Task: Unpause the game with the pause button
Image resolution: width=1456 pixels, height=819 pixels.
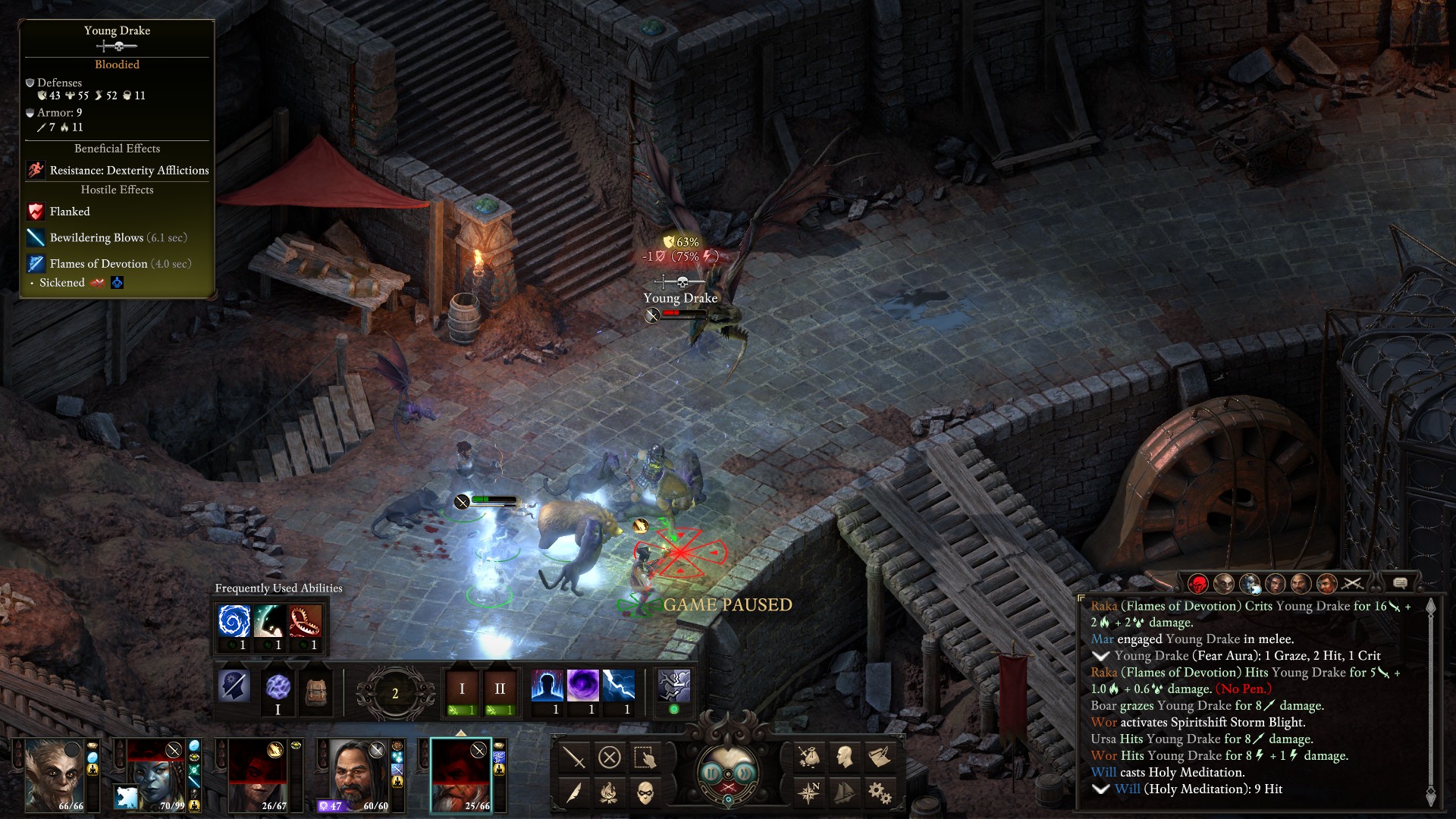Action: tap(712, 773)
